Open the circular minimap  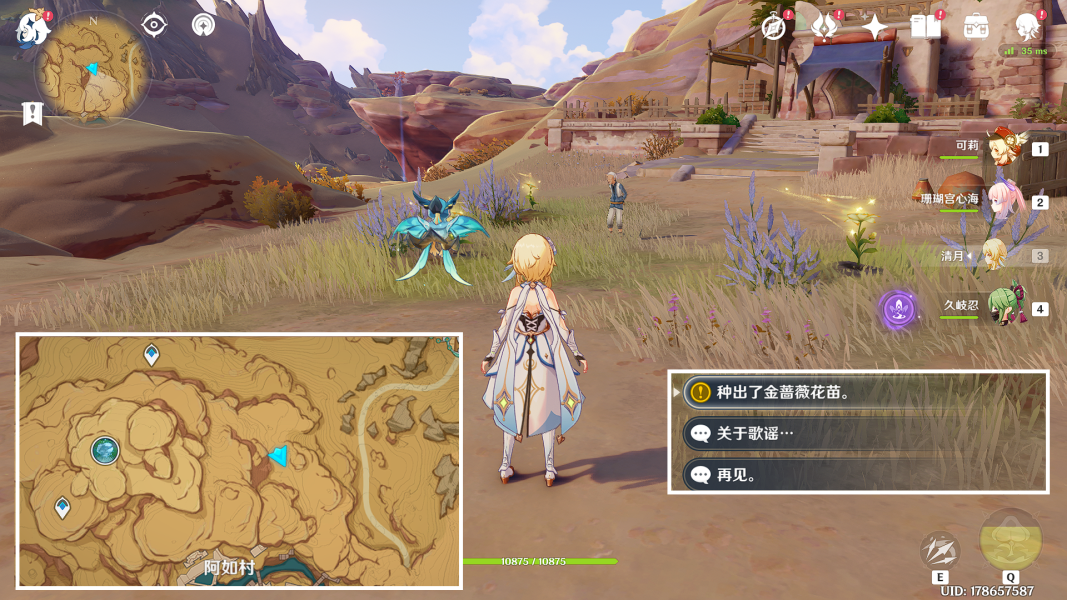point(92,70)
